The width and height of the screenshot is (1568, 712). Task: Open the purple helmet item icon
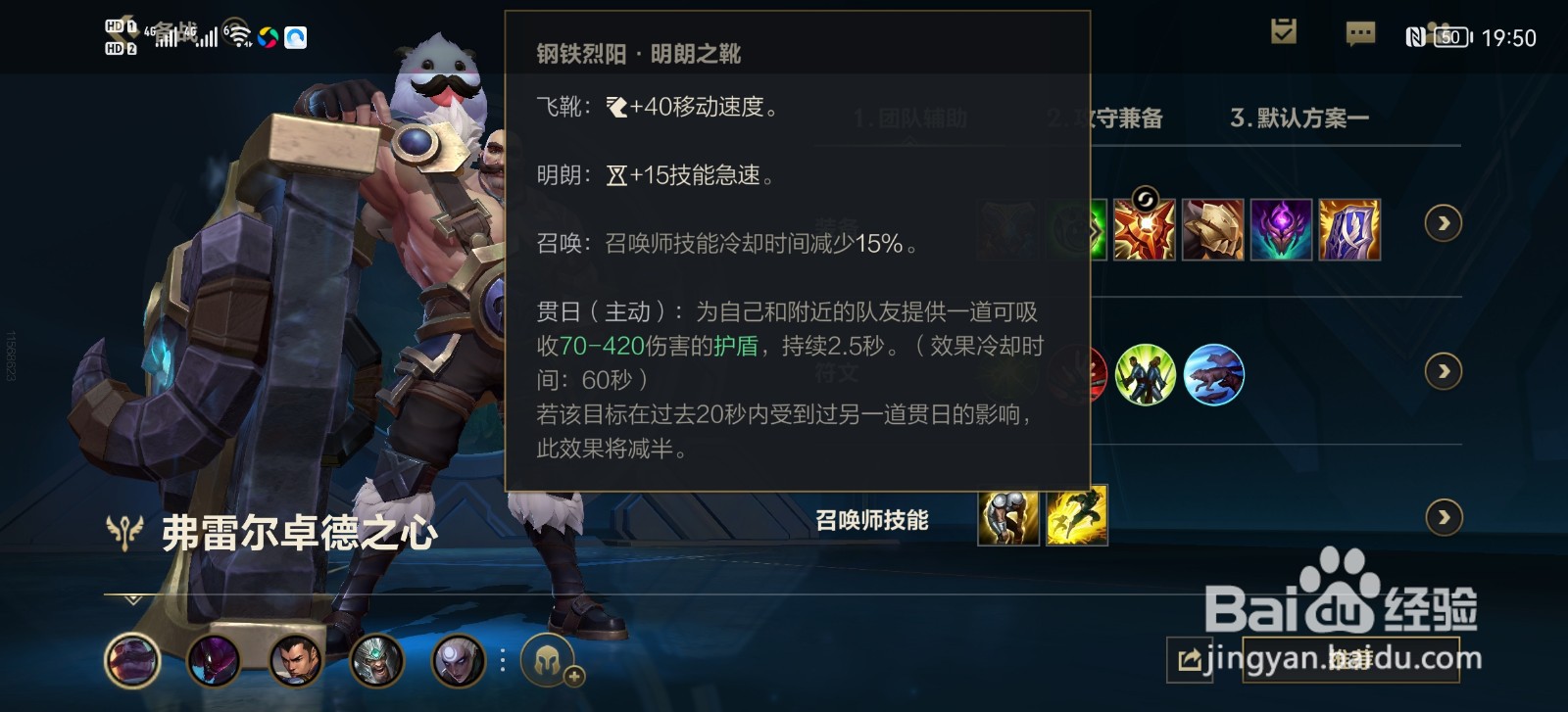click(1281, 229)
